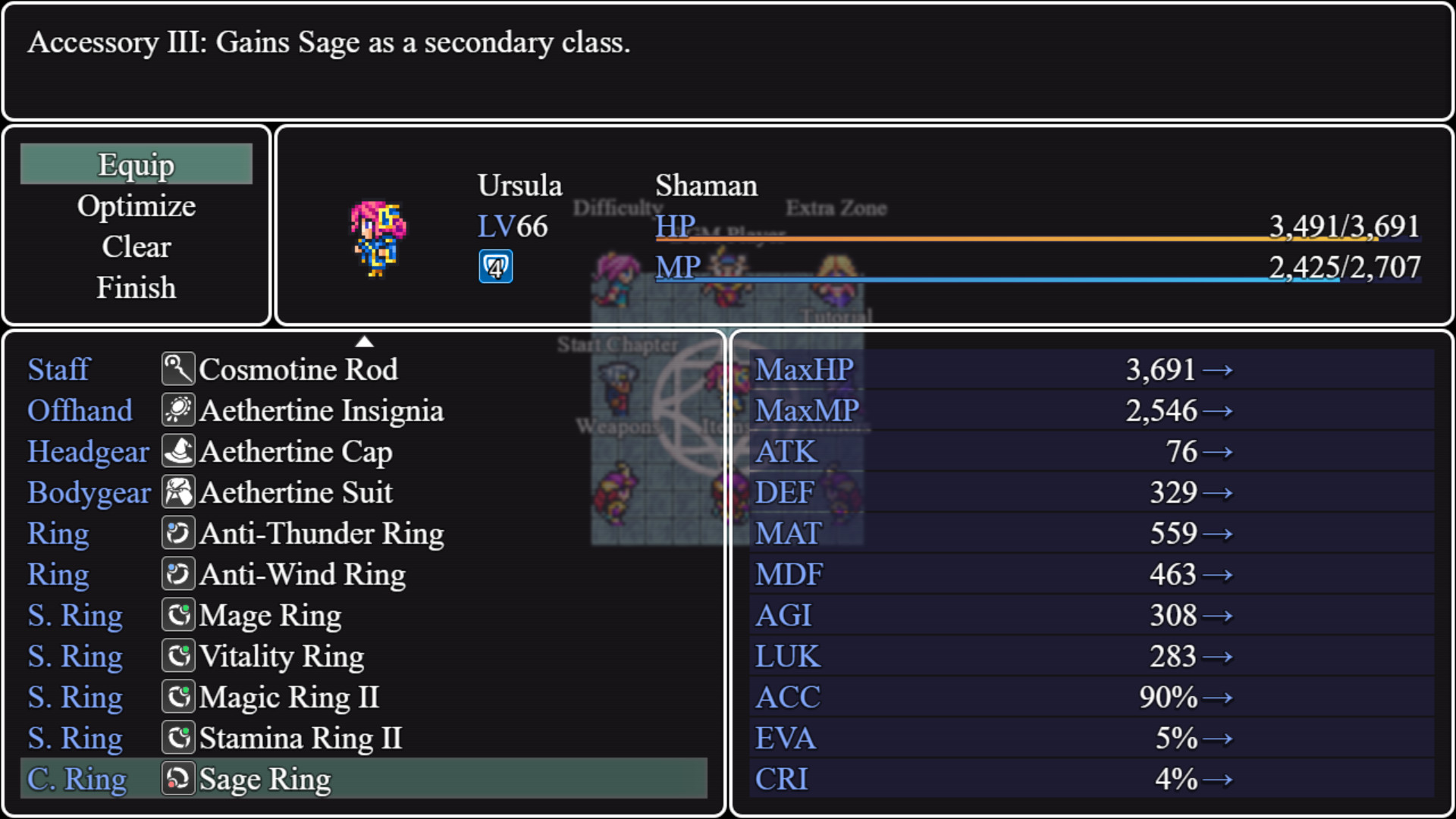Image resolution: width=1456 pixels, height=819 pixels.
Task: Click the Aethertine Suit bodygear icon
Action: click(178, 492)
